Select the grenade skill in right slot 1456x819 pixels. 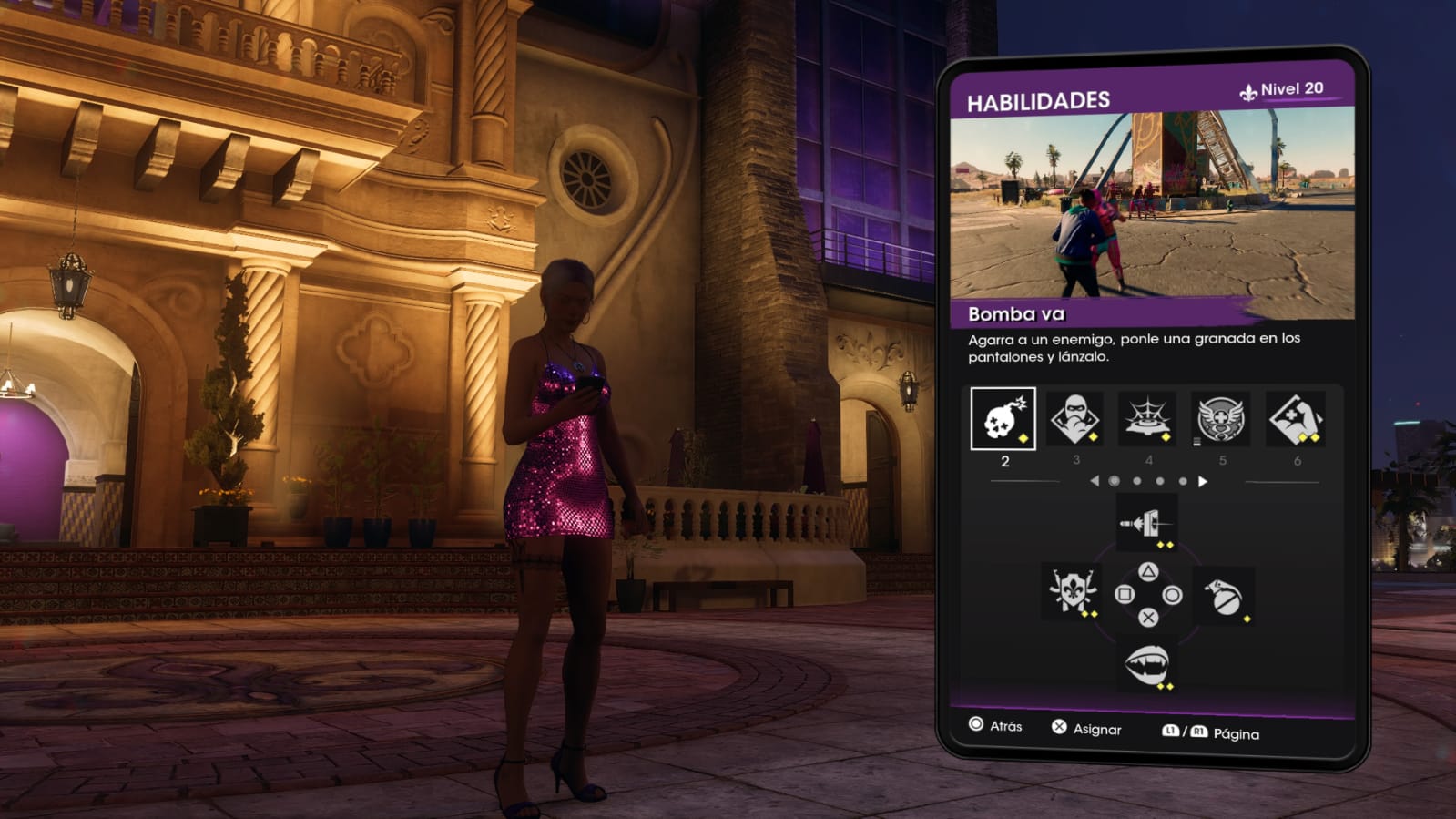pyautogui.click(x=1224, y=596)
